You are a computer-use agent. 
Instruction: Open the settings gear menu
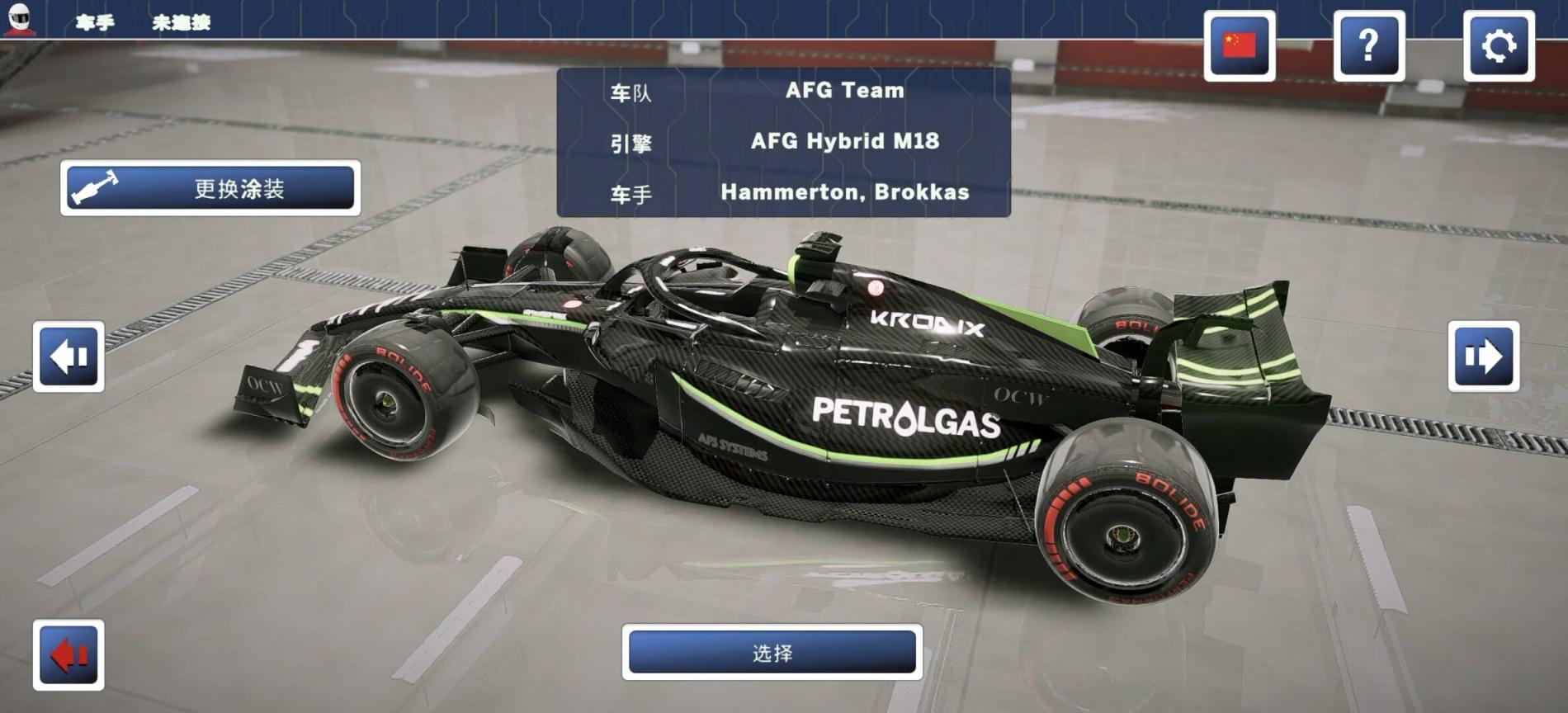click(x=1498, y=46)
